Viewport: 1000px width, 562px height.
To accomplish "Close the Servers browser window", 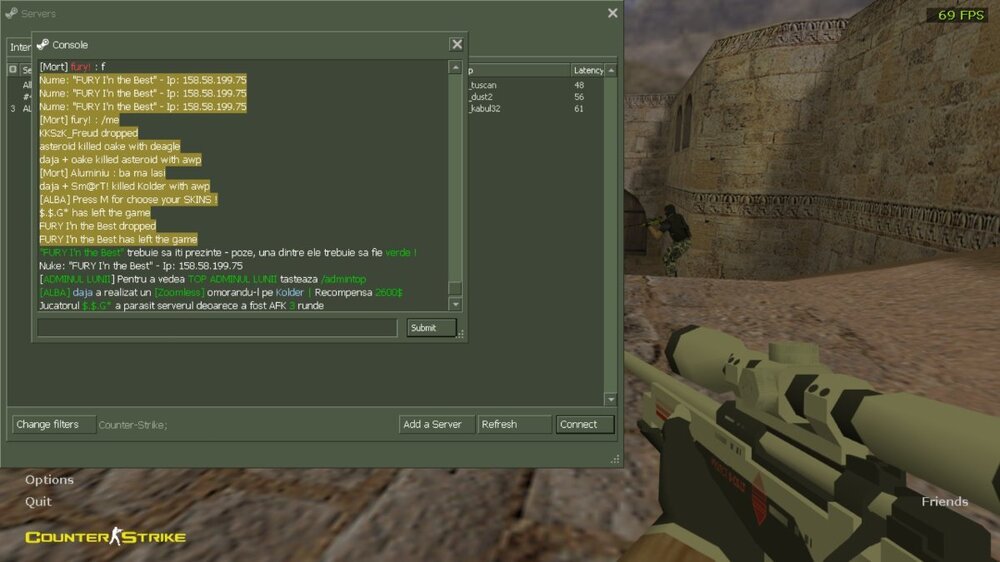I will point(612,13).
